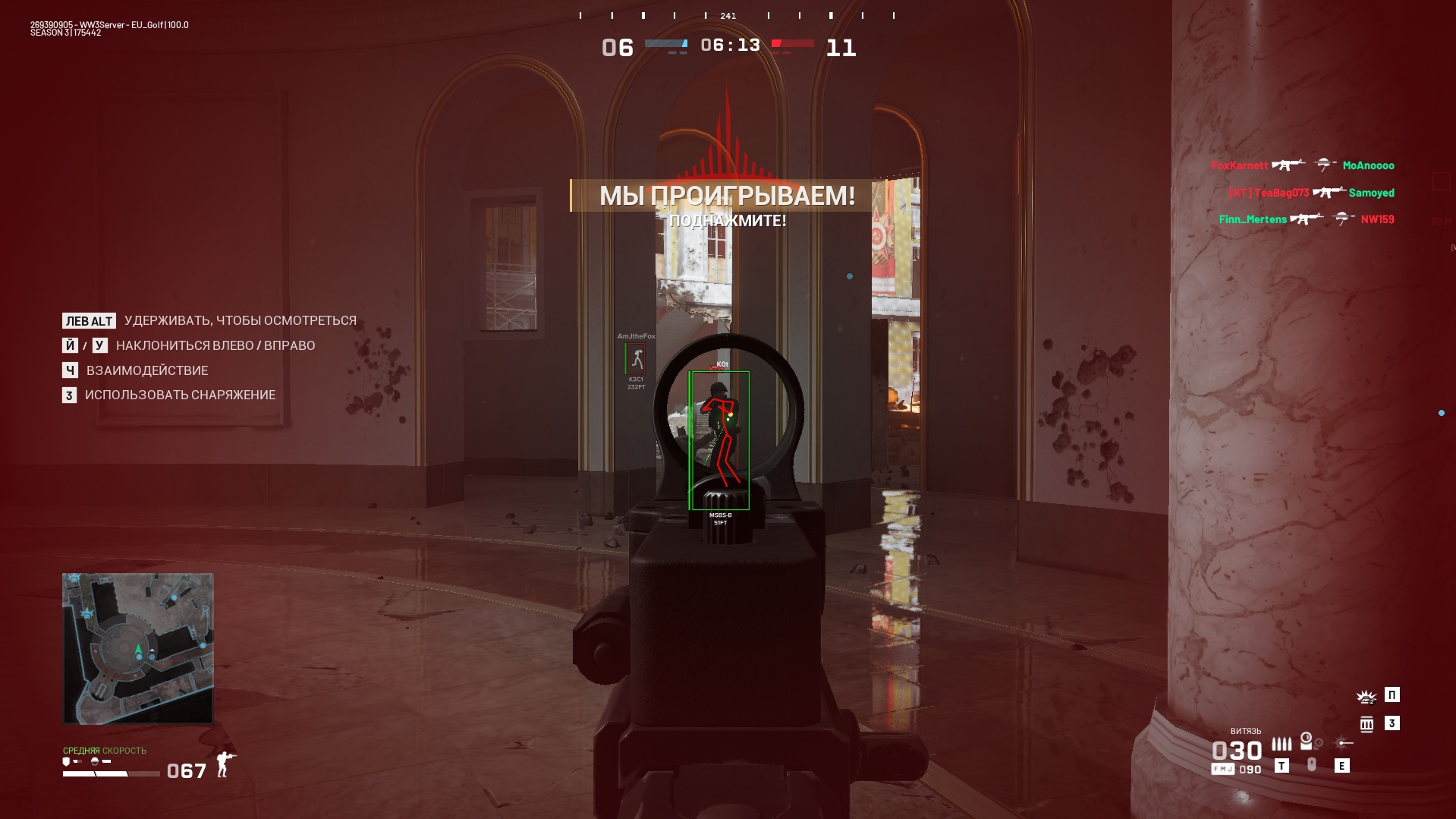Toggle the fire mode bullets icon

1281,744
